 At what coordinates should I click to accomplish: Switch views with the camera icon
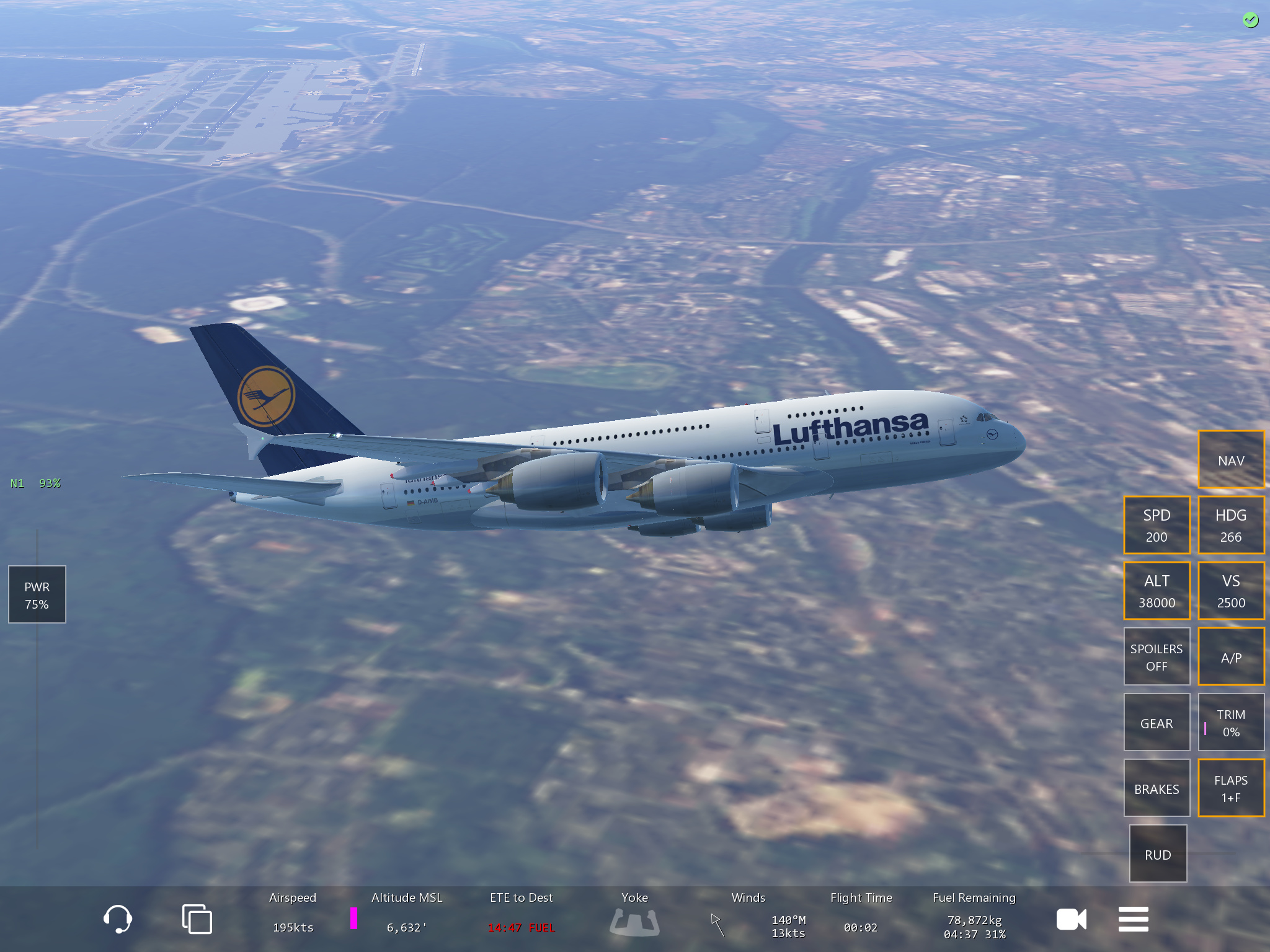[1071, 919]
